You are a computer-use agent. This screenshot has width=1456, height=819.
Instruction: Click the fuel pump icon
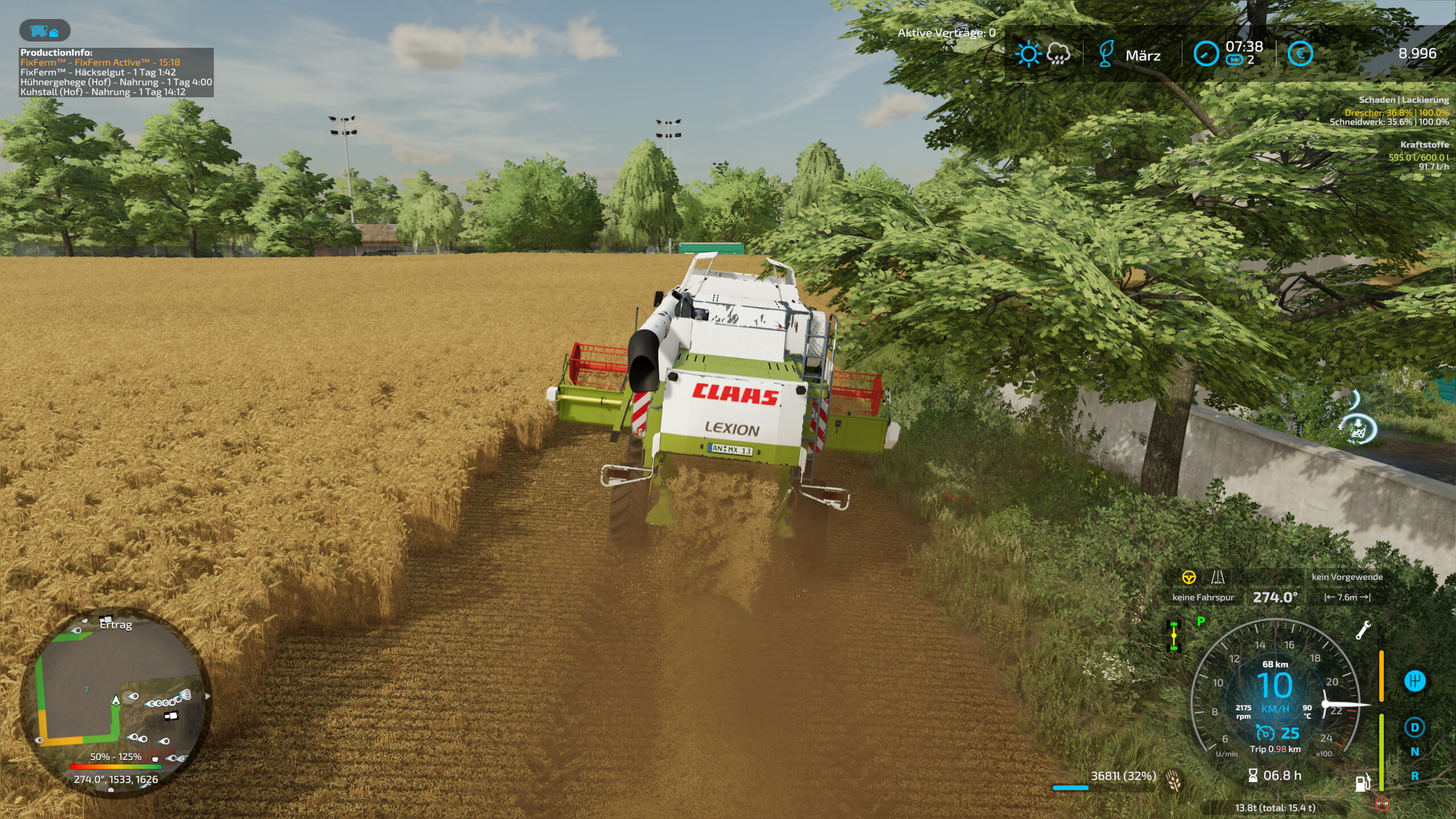point(1363,783)
